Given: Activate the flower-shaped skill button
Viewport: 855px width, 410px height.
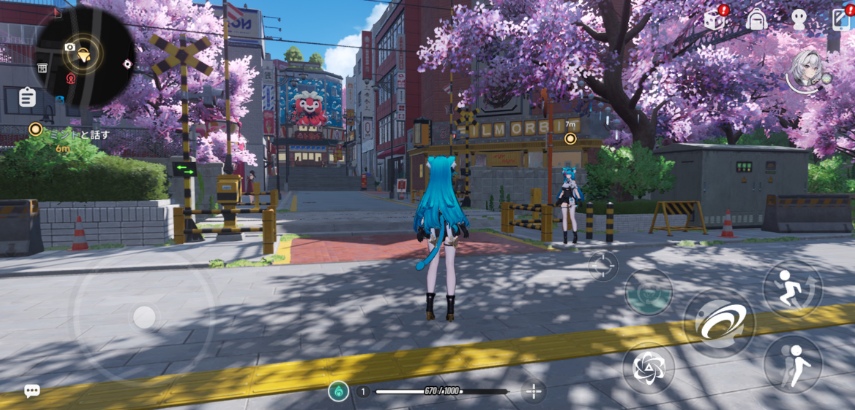Looking at the screenshot, I should click(648, 365).
